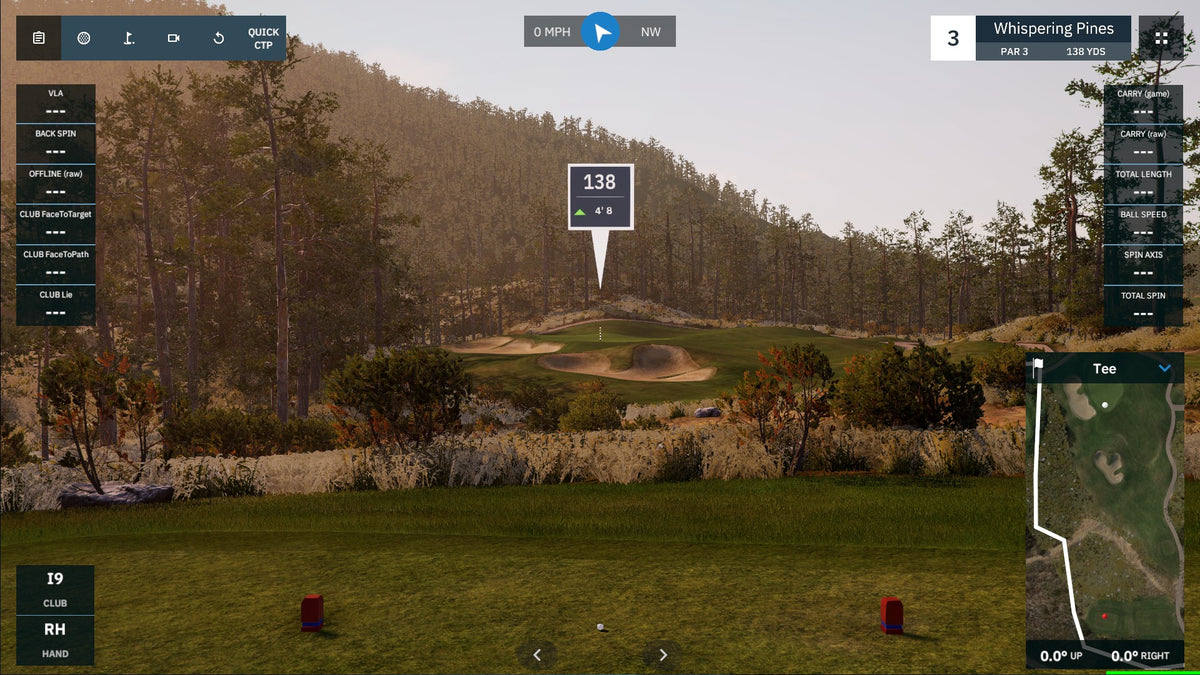Viewport: 1200px width, 675px height.
Task: Click the blue wind direction arrow
Action: [x=600, y=32]
